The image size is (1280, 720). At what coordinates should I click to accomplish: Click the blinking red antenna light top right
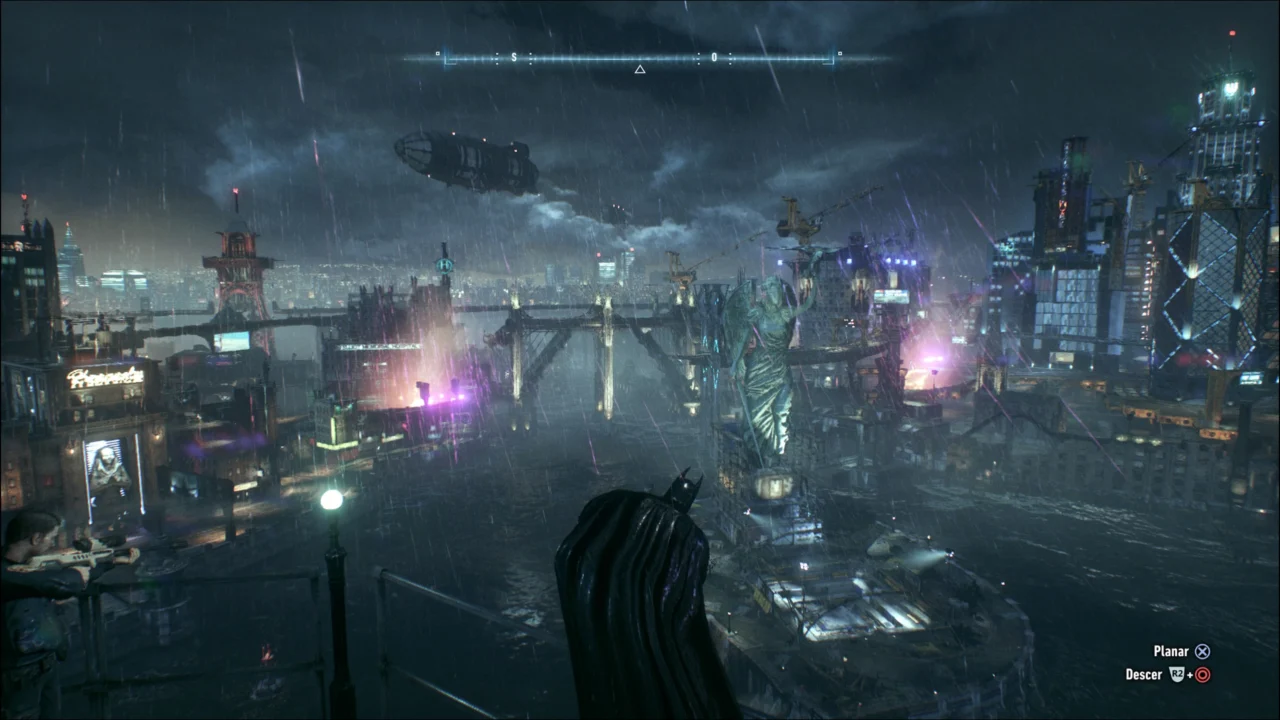[1230, 33]
